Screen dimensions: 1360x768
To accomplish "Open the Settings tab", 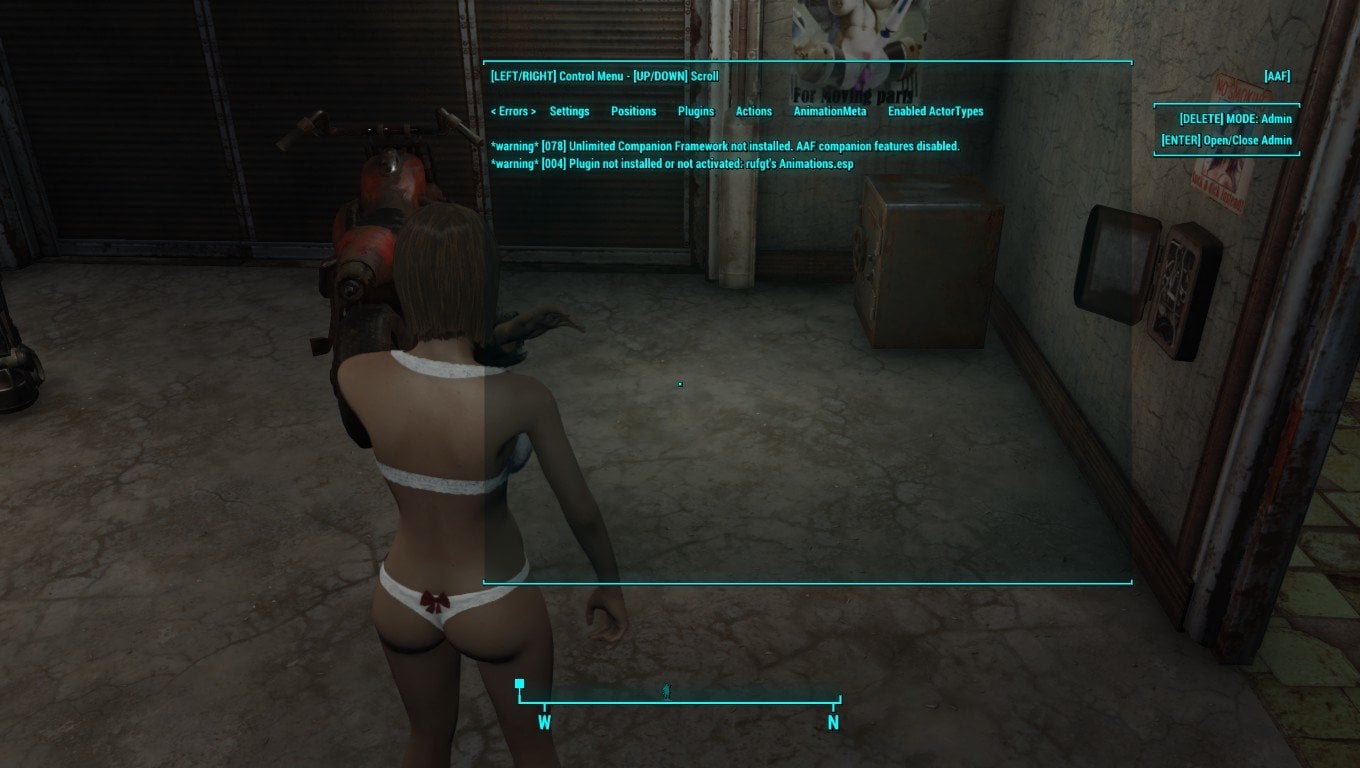I will click(569, 111).
